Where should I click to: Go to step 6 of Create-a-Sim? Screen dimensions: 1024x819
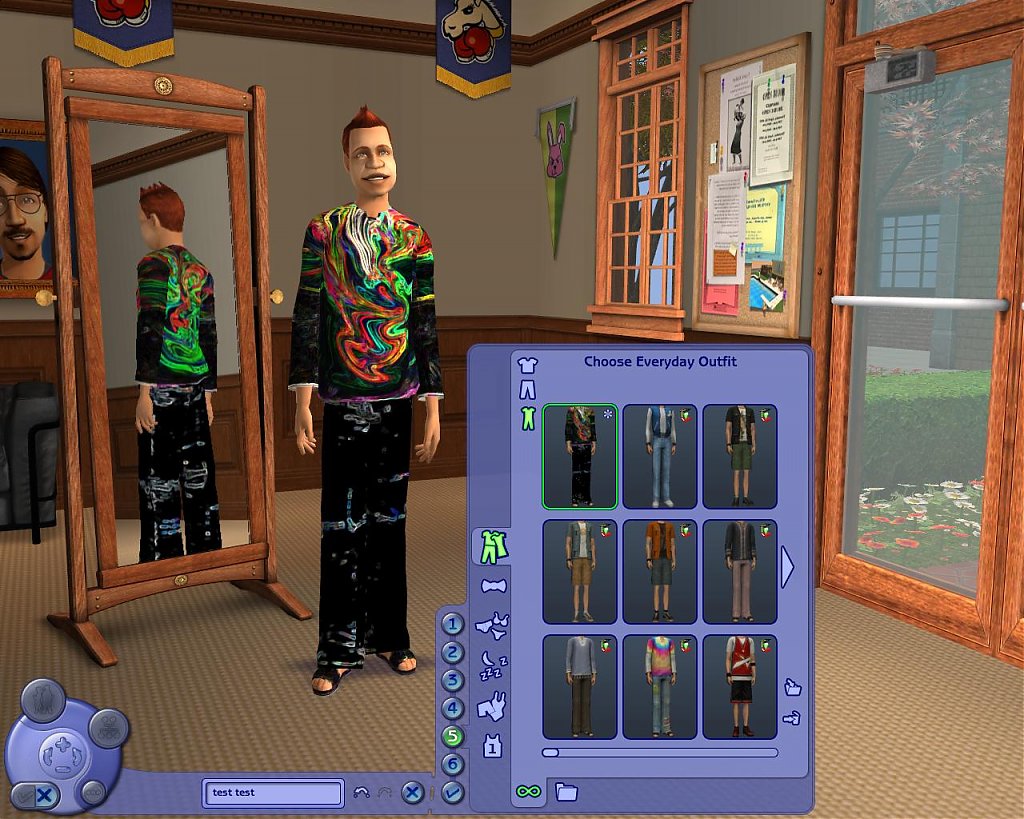(454, 765)
